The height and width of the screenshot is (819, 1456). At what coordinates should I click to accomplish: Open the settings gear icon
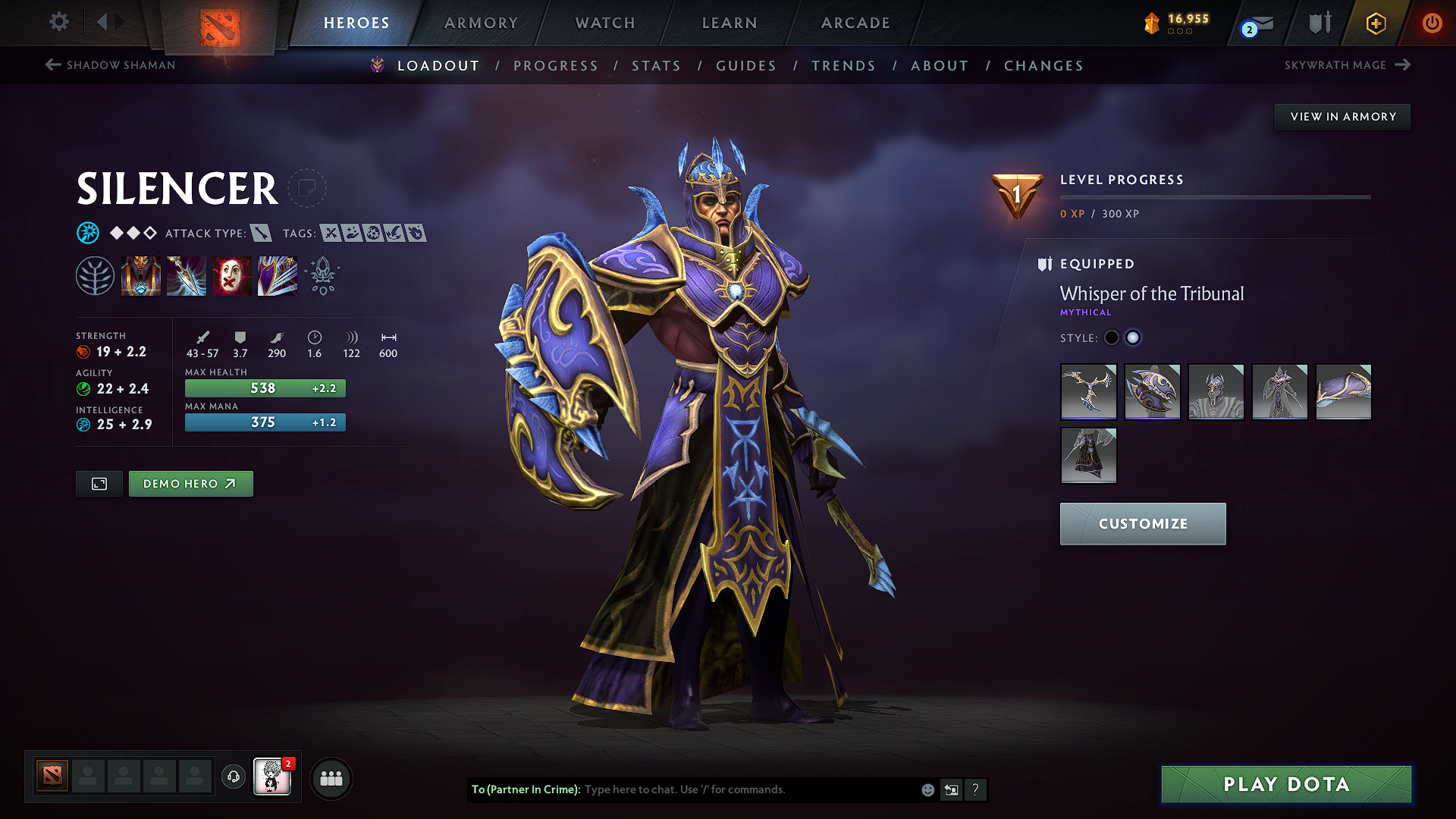click(x=58, y=22)
